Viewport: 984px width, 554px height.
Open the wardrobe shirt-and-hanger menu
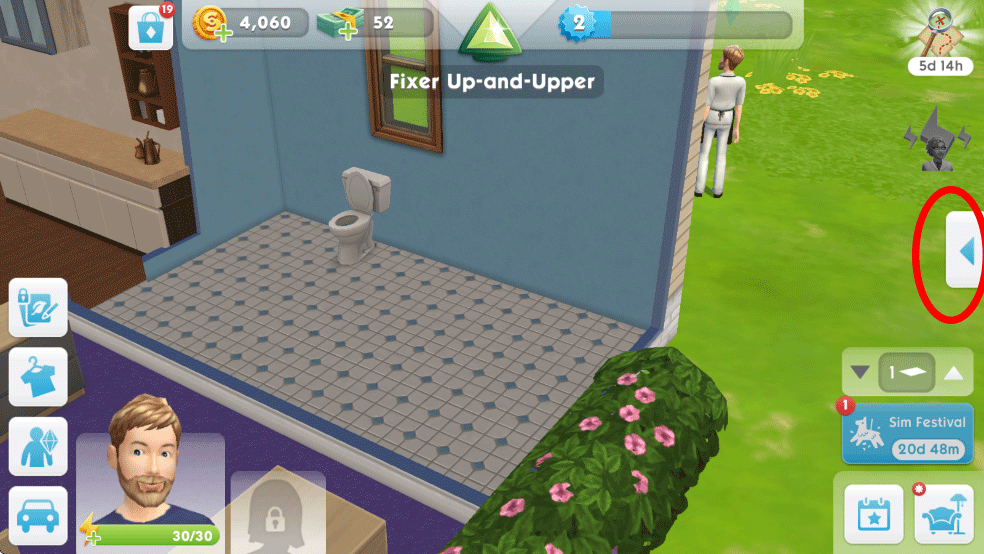(38, 378)
